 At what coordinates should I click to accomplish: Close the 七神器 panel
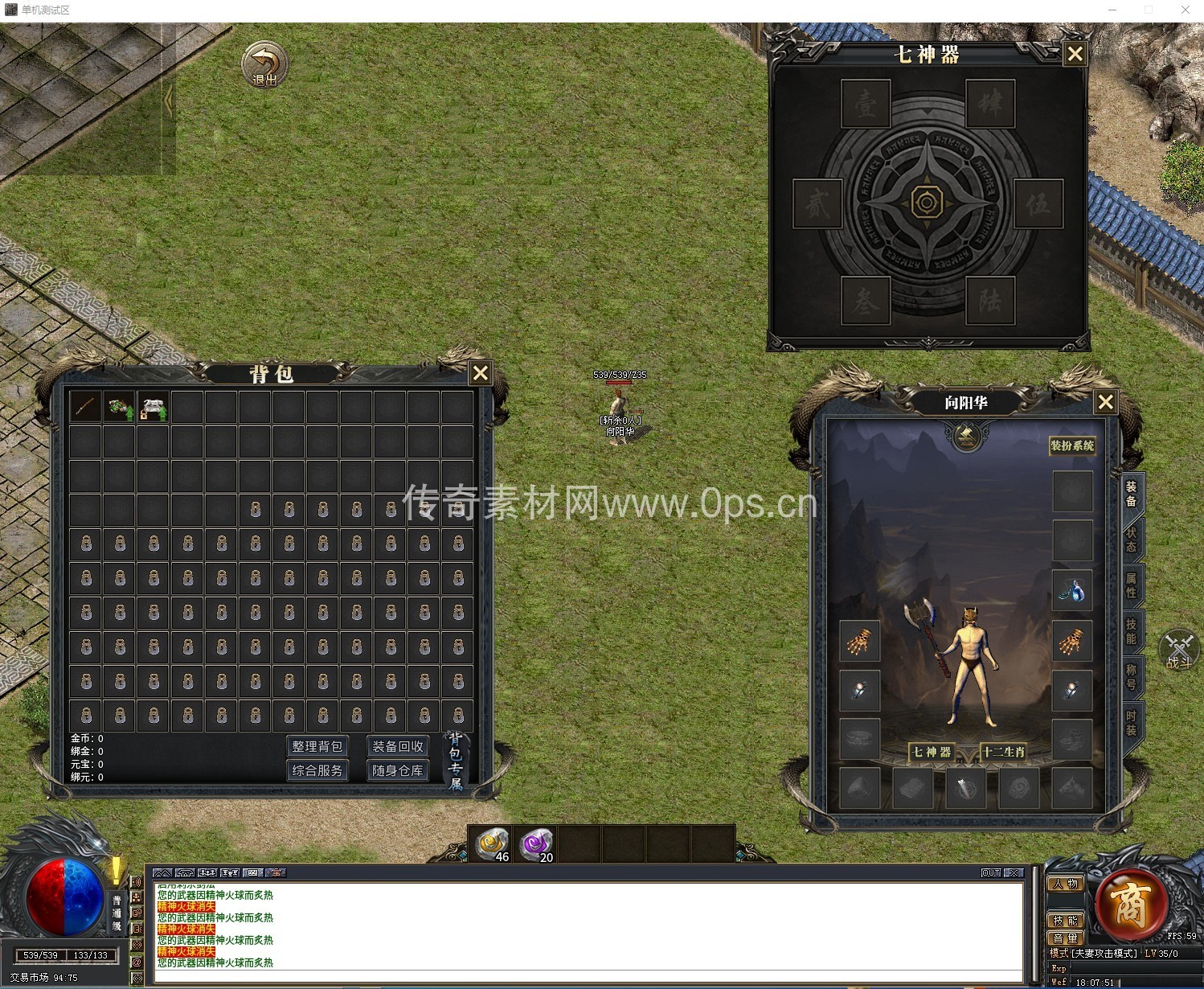(1075, 55)
